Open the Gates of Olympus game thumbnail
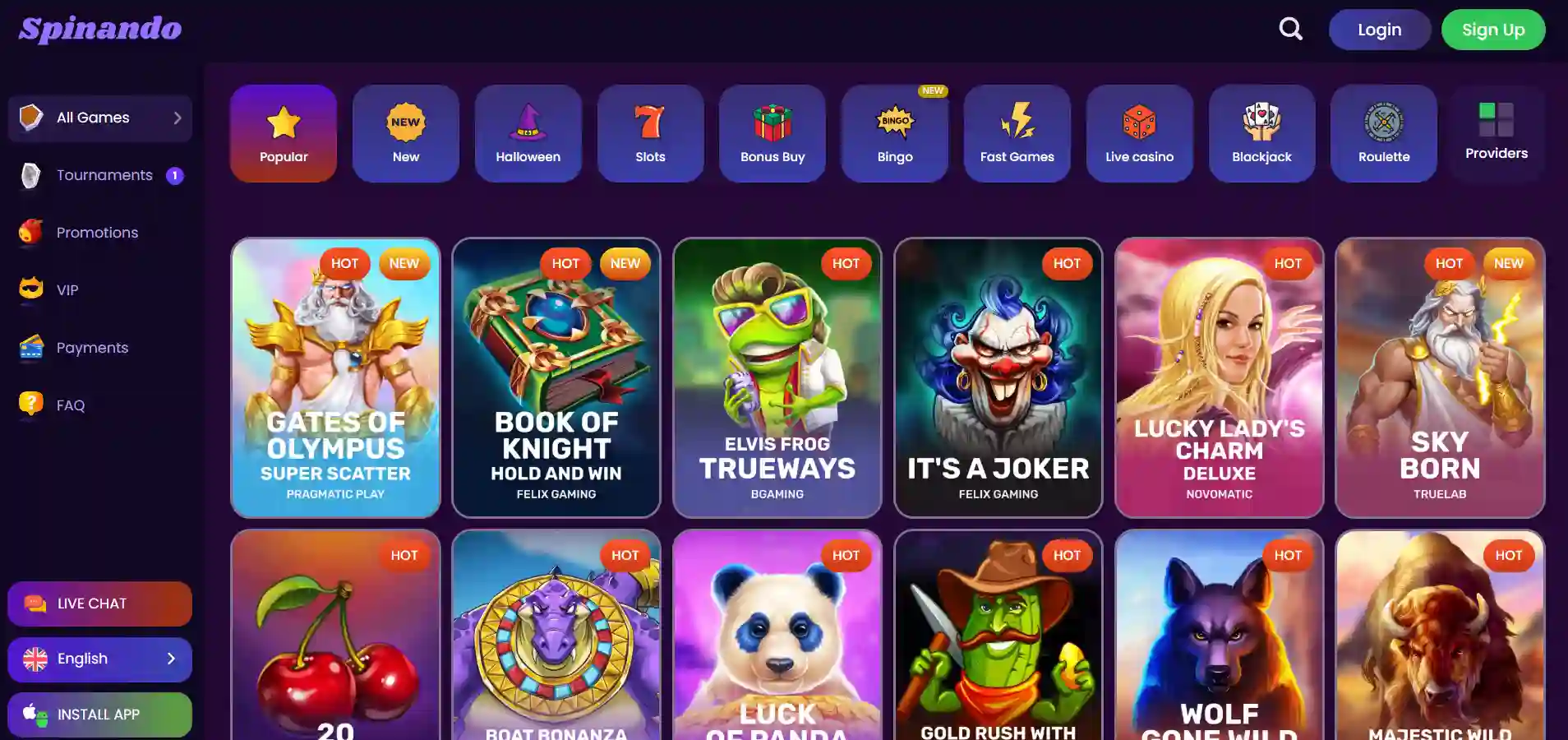This screenshot has width=1568, height=740. tap(335, 378)
